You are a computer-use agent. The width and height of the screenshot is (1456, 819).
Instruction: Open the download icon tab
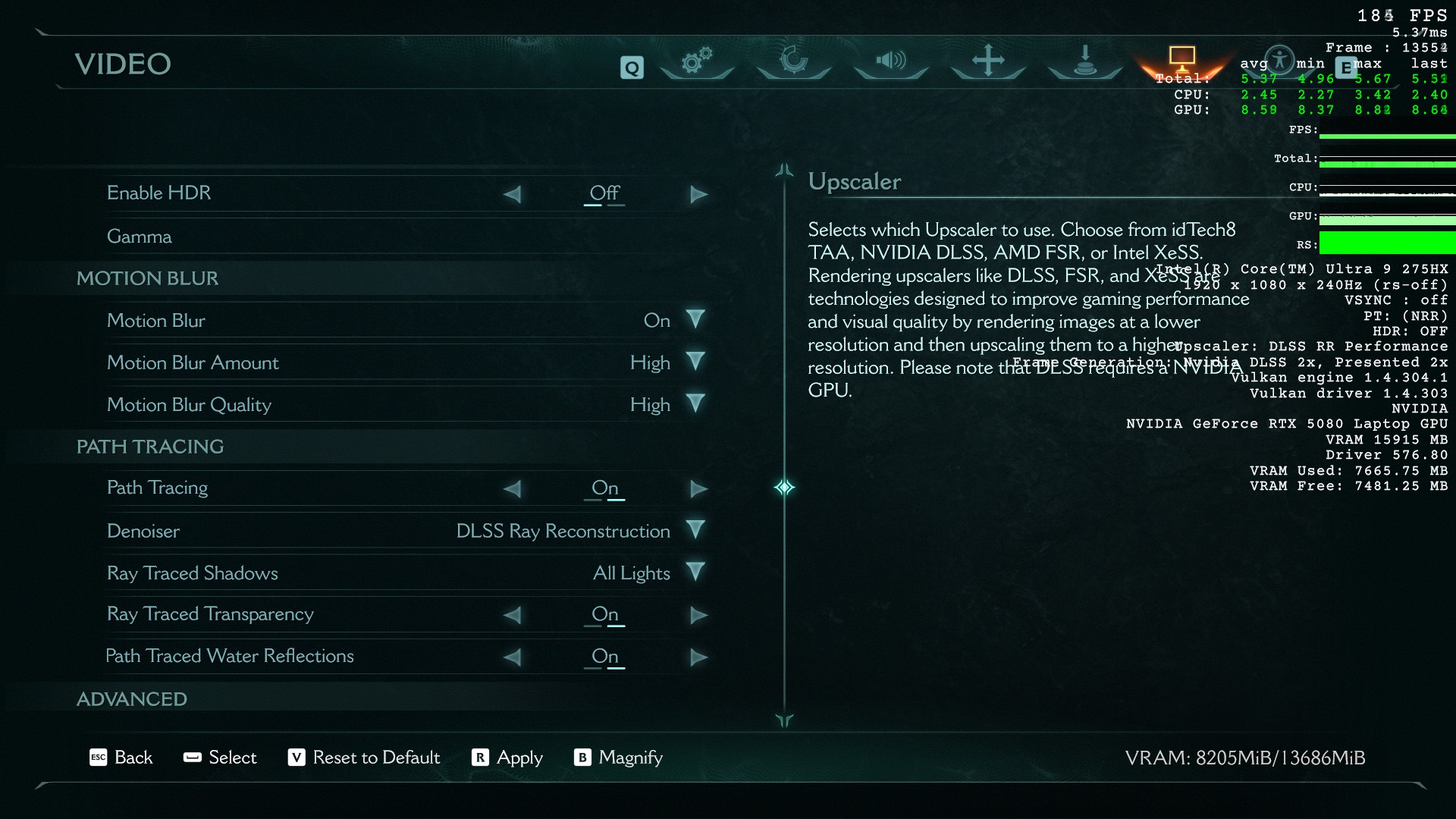click(1085, 61)
